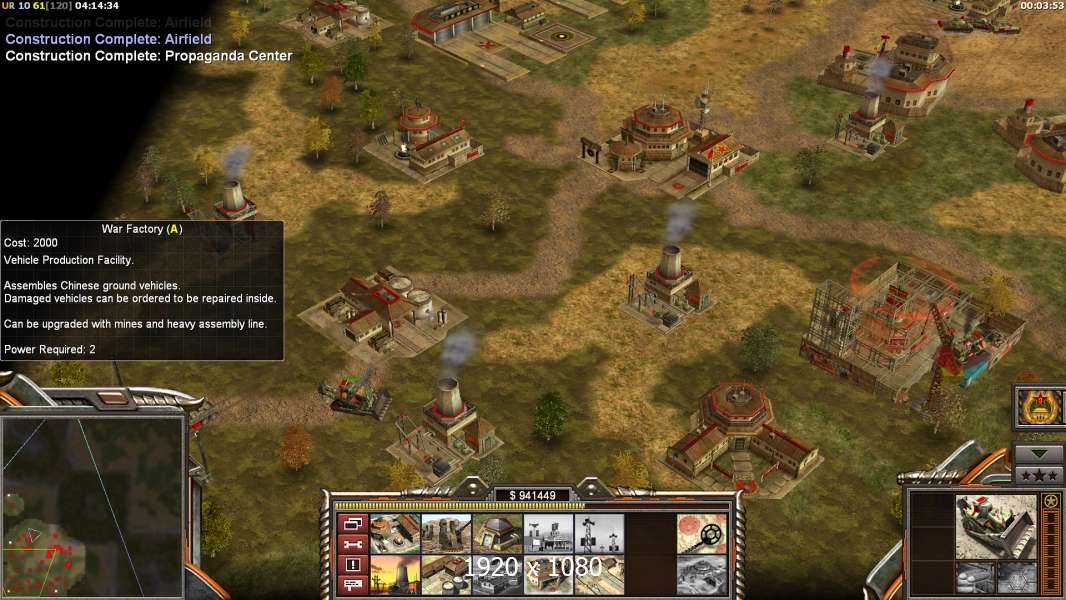Screen dimensions: 1066x600
Task: Click the greyed radio tower build icon
Action: (600, 533)
